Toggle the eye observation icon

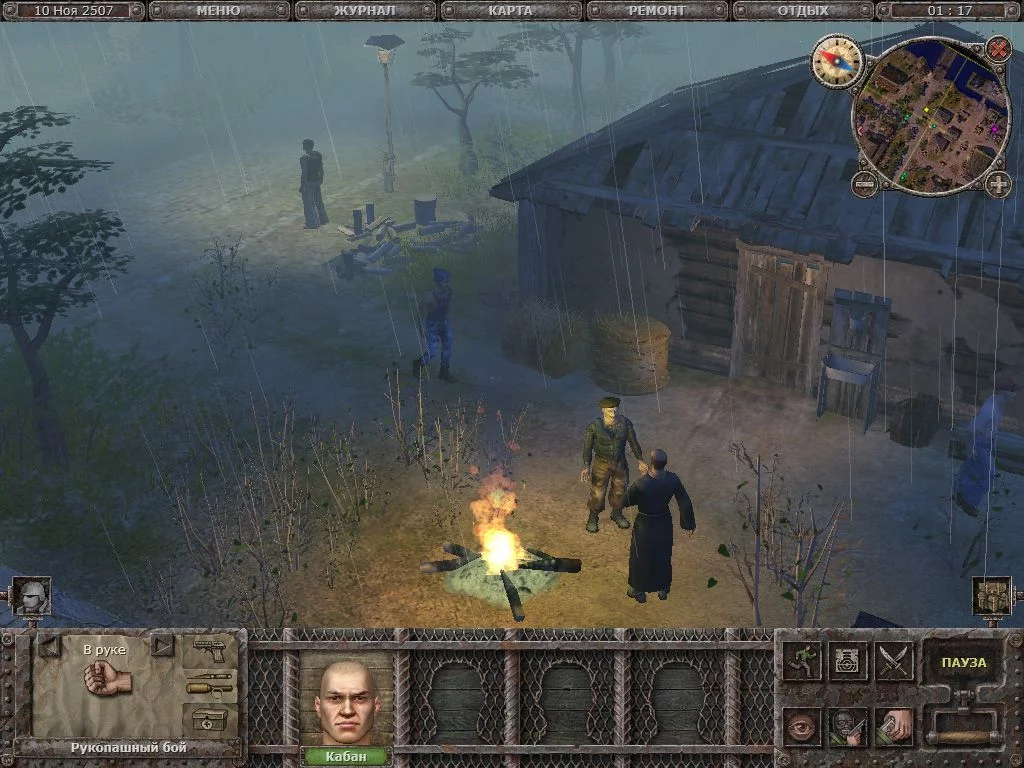pyautogui.click(x=802, y=727)
